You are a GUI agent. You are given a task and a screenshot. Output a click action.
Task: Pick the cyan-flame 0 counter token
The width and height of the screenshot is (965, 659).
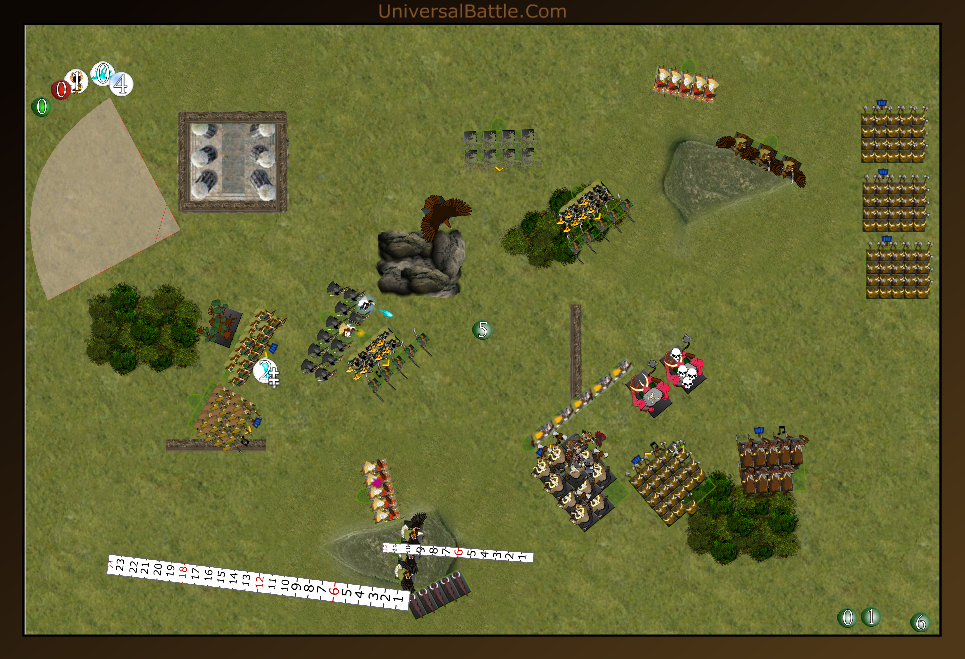(102, 73)
